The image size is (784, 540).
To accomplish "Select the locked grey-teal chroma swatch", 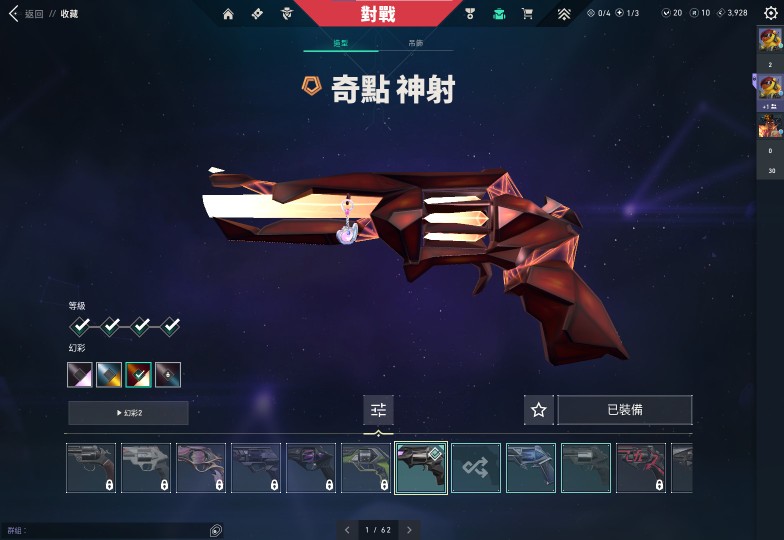I will (x=168, y=375).
